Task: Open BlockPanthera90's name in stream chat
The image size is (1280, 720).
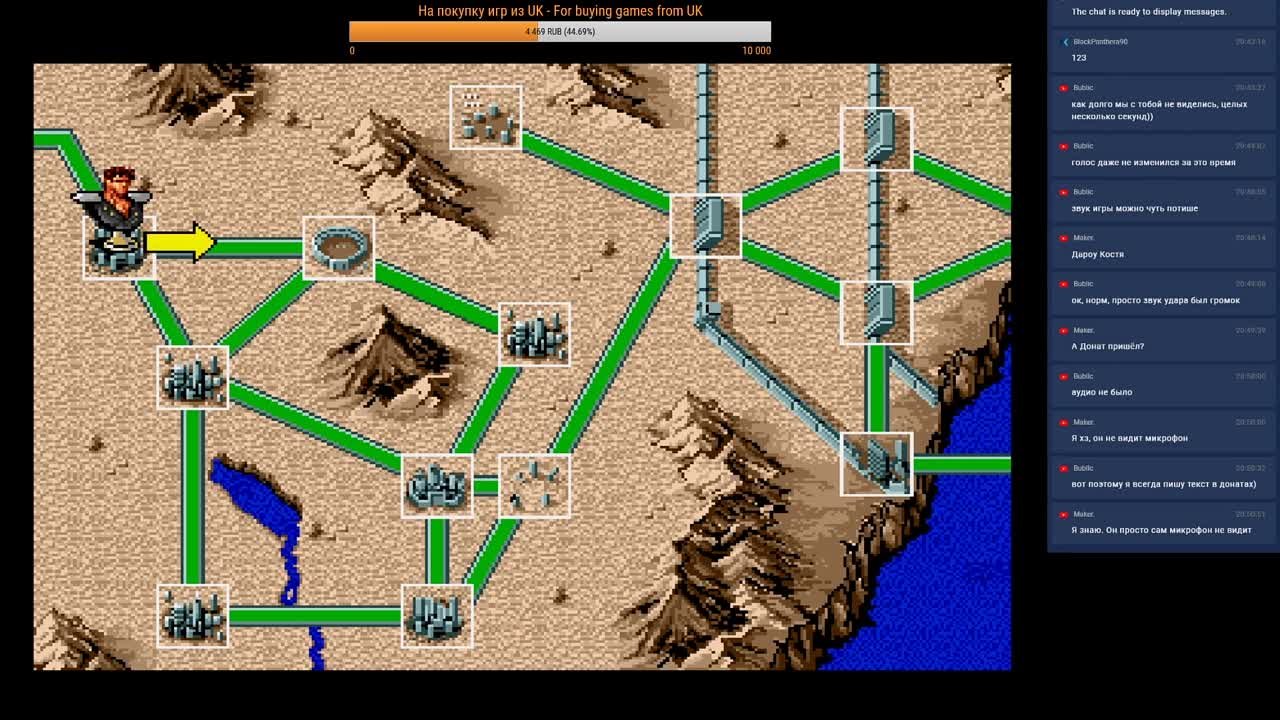Action: coord(1100,42)
